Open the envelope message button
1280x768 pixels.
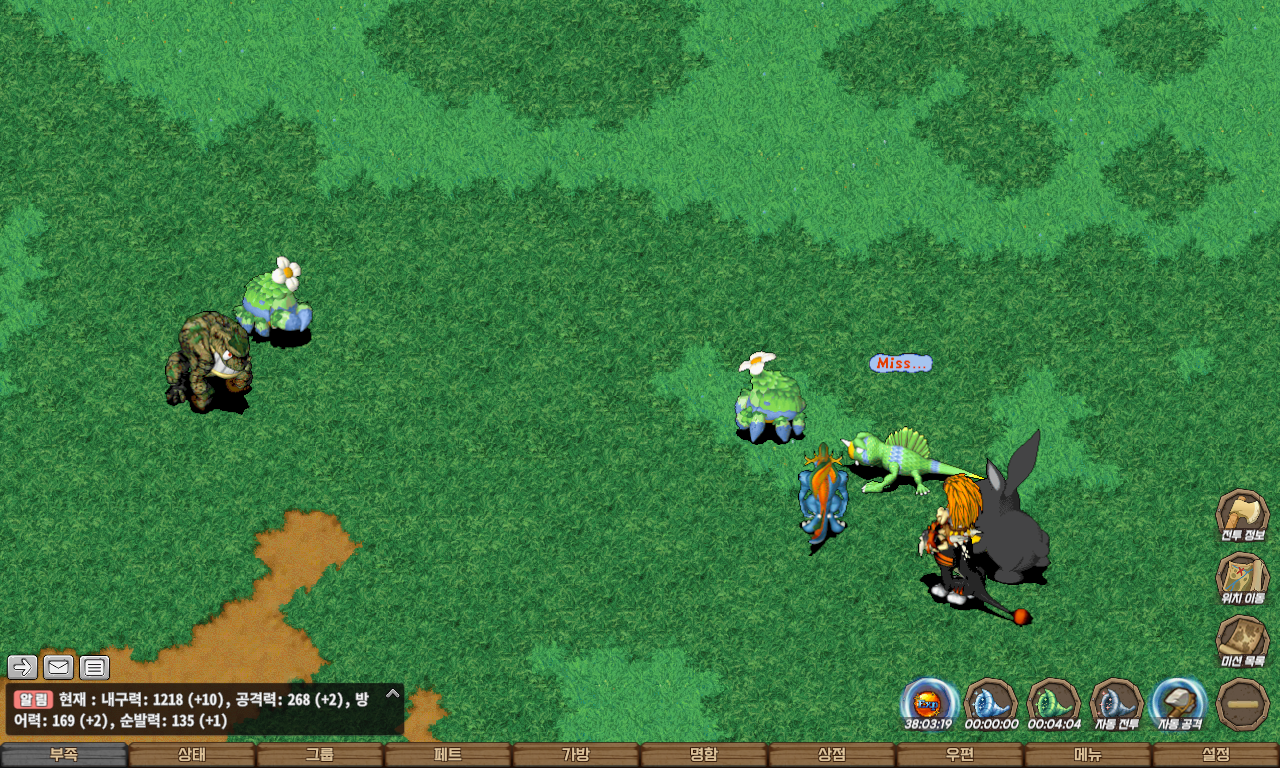58,667
